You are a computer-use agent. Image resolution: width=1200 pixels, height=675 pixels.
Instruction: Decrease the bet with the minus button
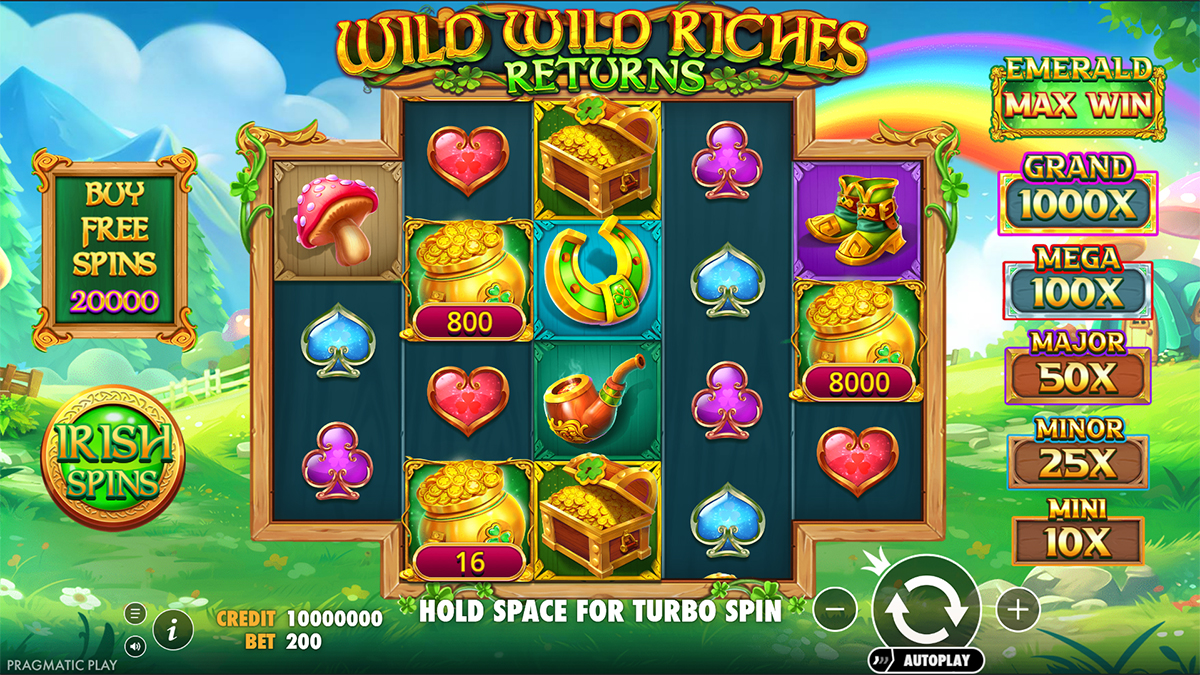(835, 607)
